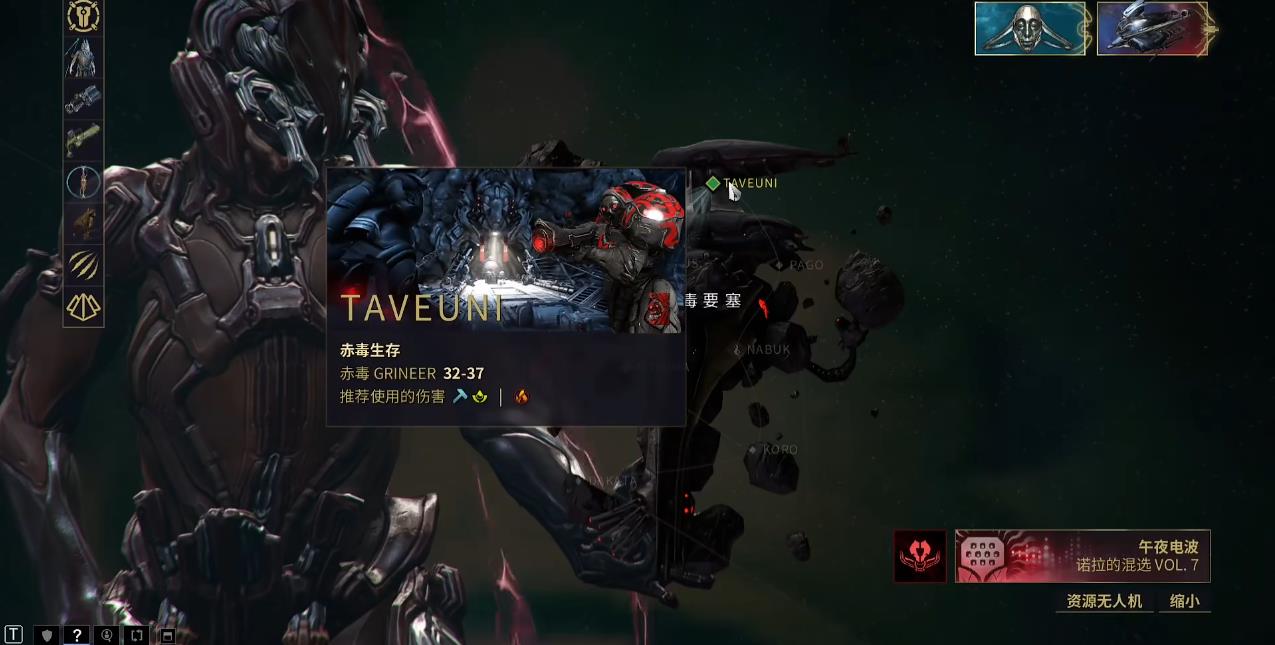The image size is (1275, 645).
Task: Click the 缩小 zoom-out button
Action: (x=1184, y=601)
